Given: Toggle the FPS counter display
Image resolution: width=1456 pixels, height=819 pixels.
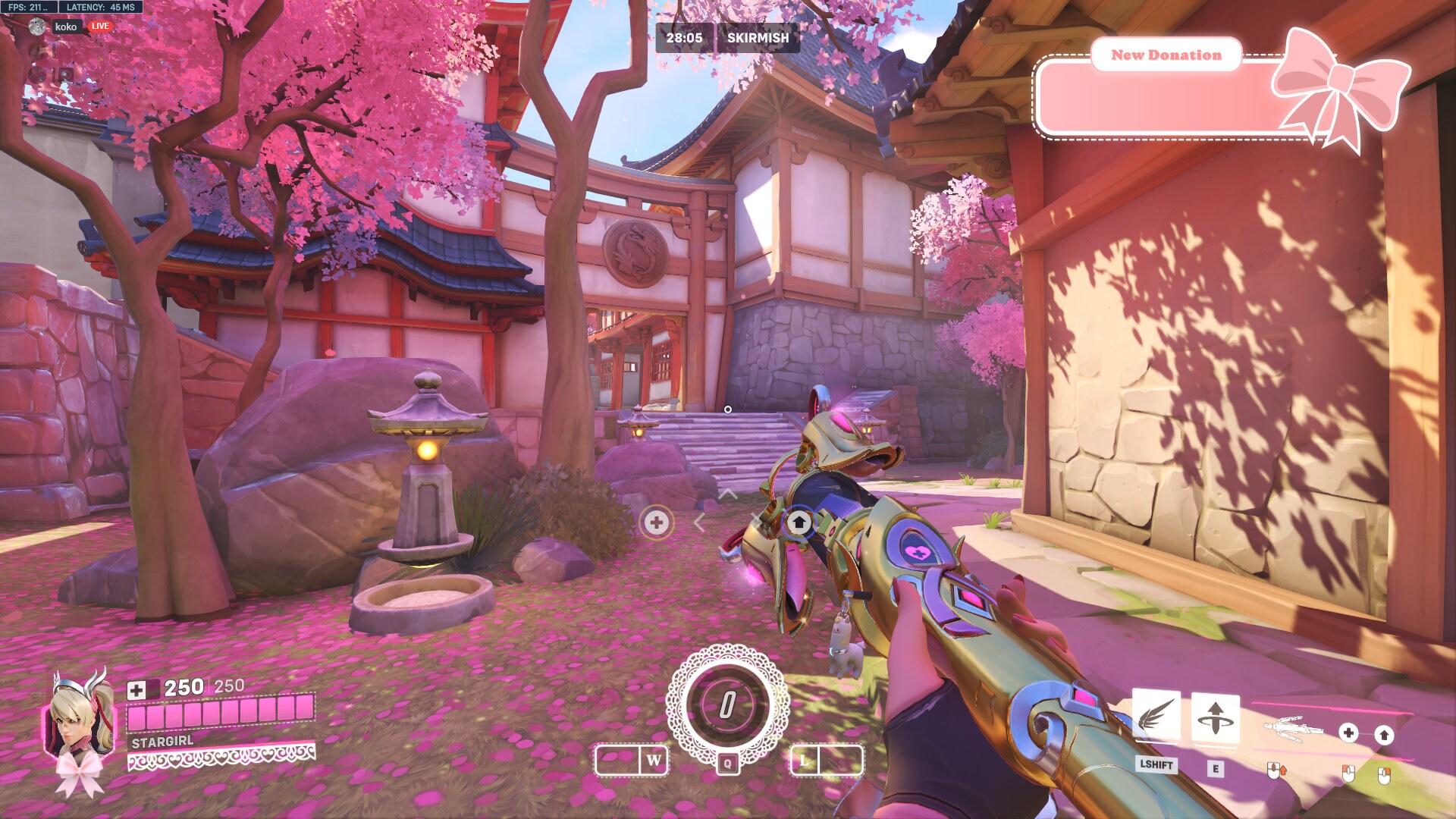Looking at the screenshot, I should pos(28,8).
